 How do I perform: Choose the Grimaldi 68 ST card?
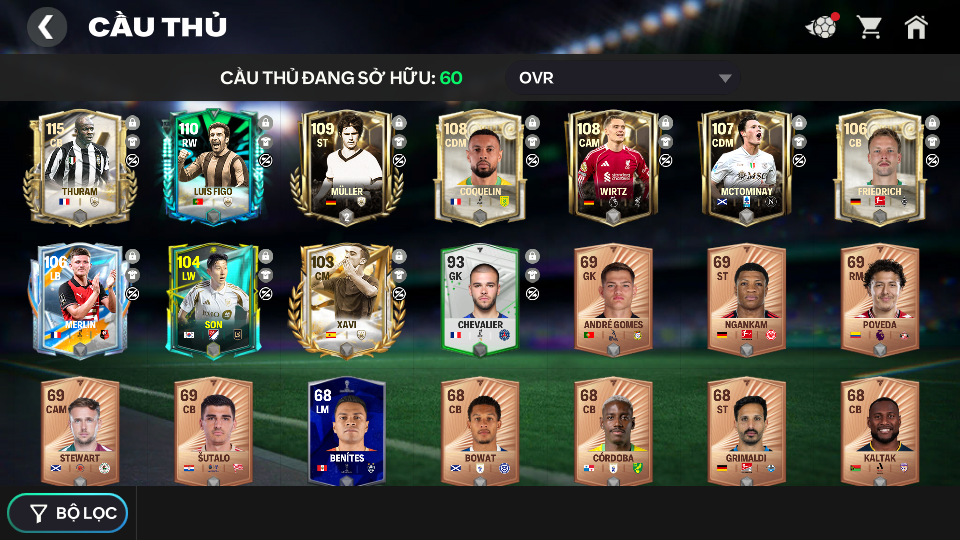[x=746, y=431]
